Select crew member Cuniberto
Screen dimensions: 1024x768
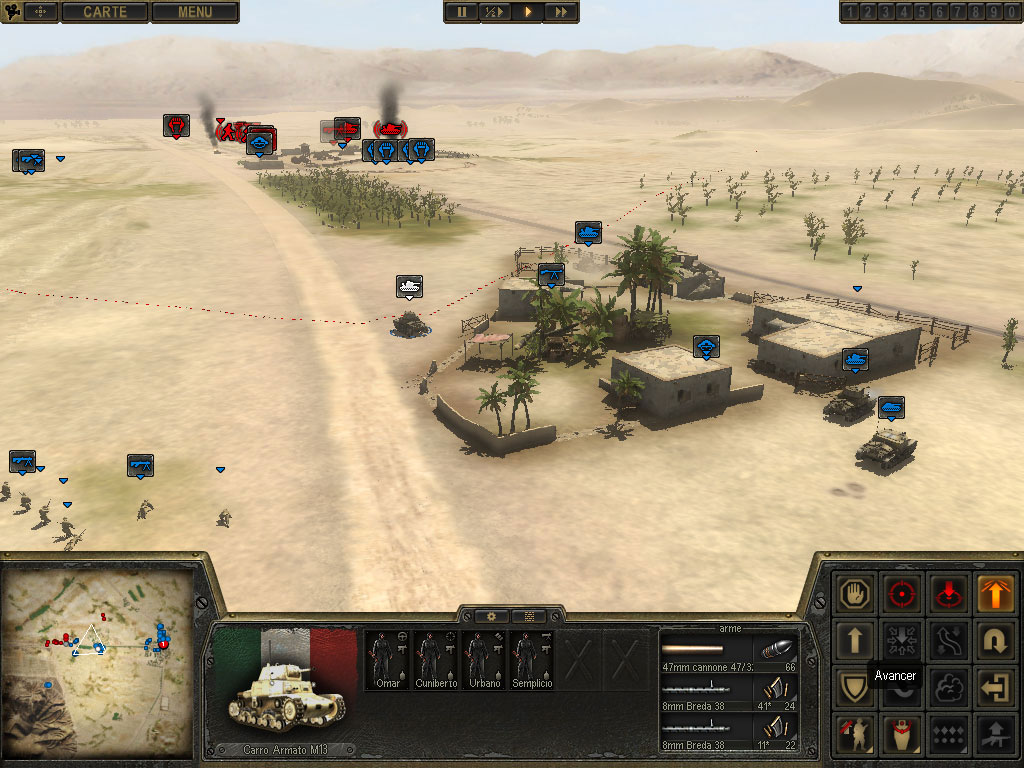point(436,659)
